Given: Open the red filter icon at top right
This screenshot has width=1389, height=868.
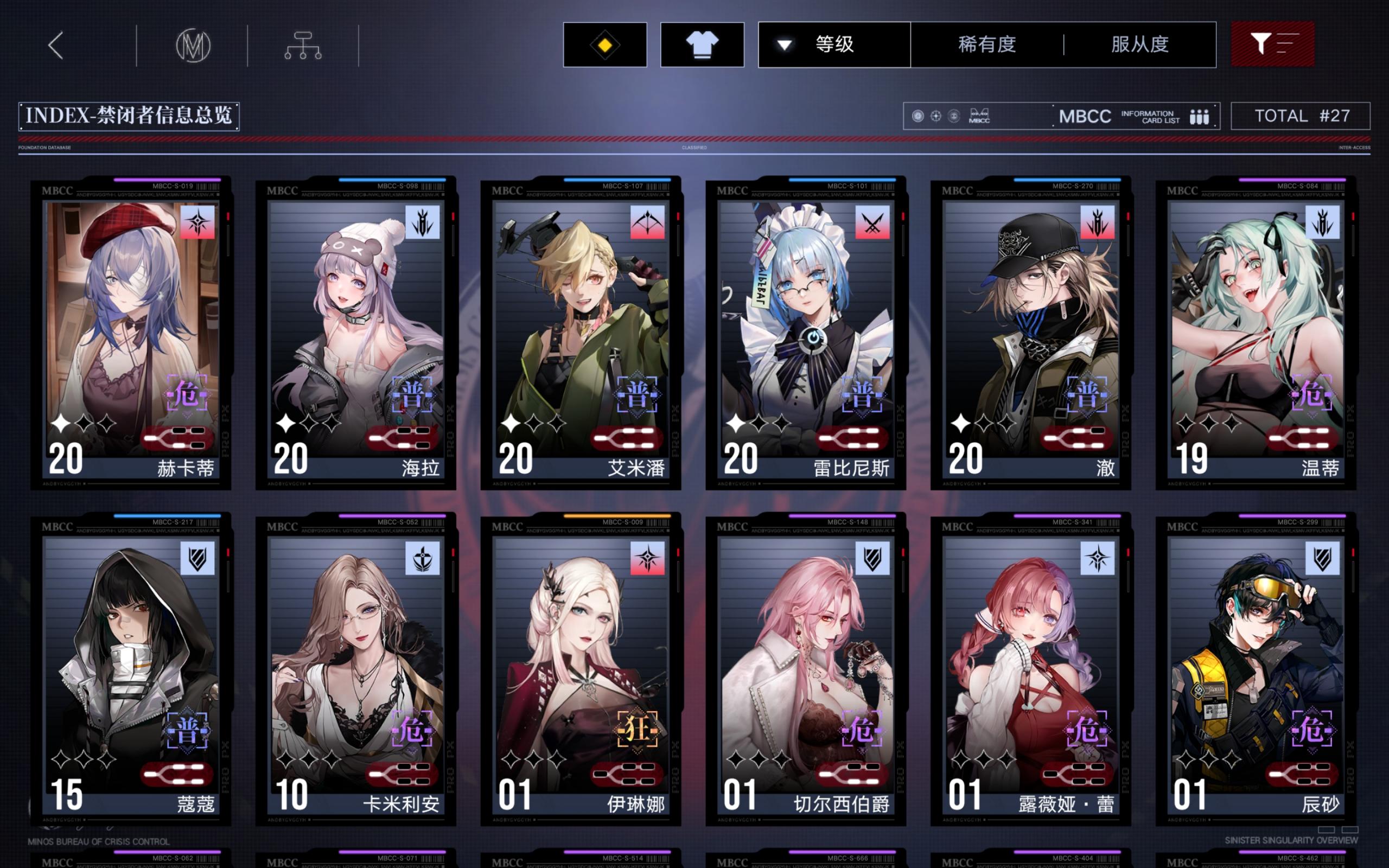Looking at the screenshot, I should (x=1273, y=45).
